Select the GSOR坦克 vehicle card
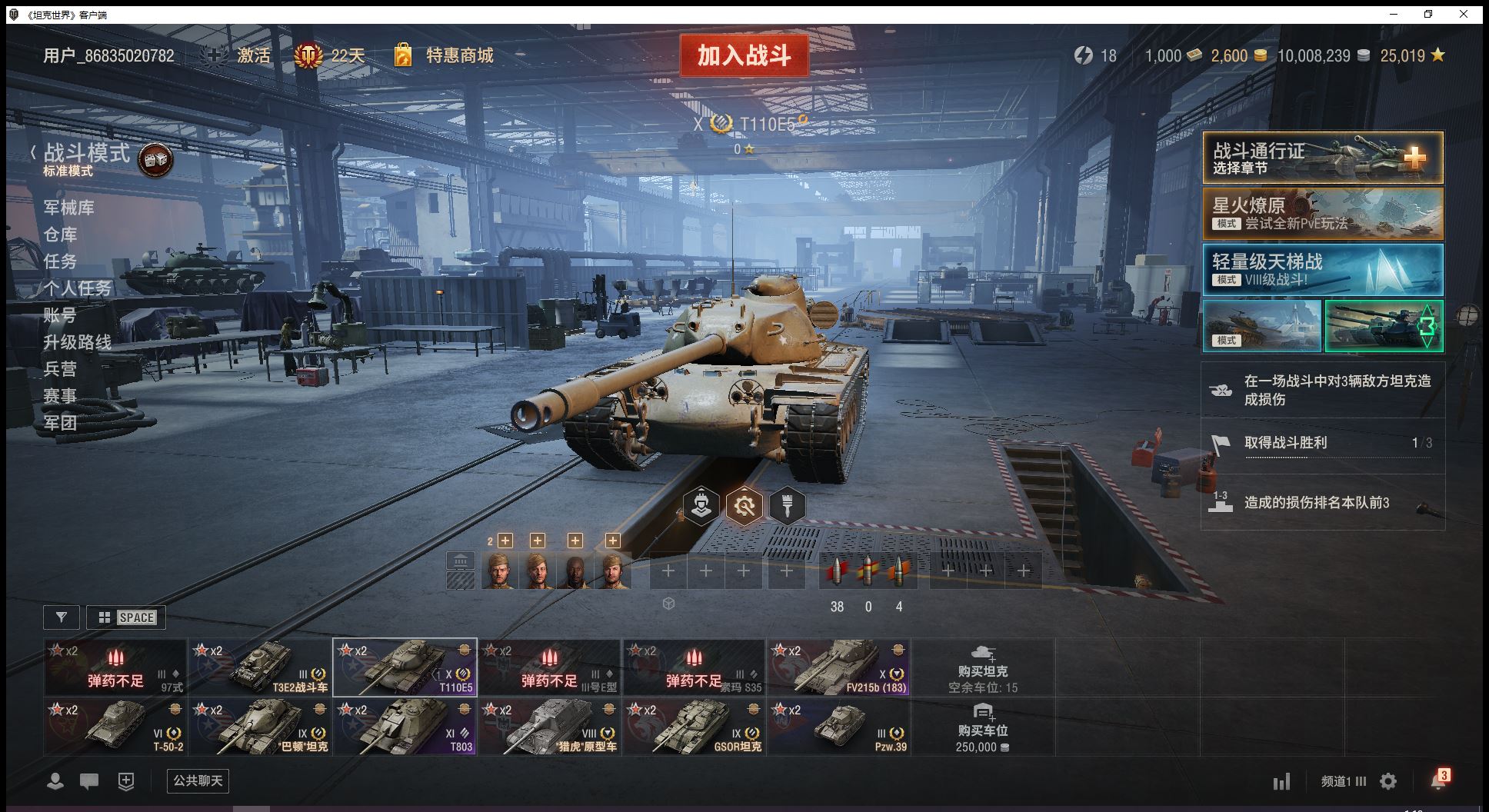The height and width of the screenshot is (812, 1489). (x=694, y=727)
